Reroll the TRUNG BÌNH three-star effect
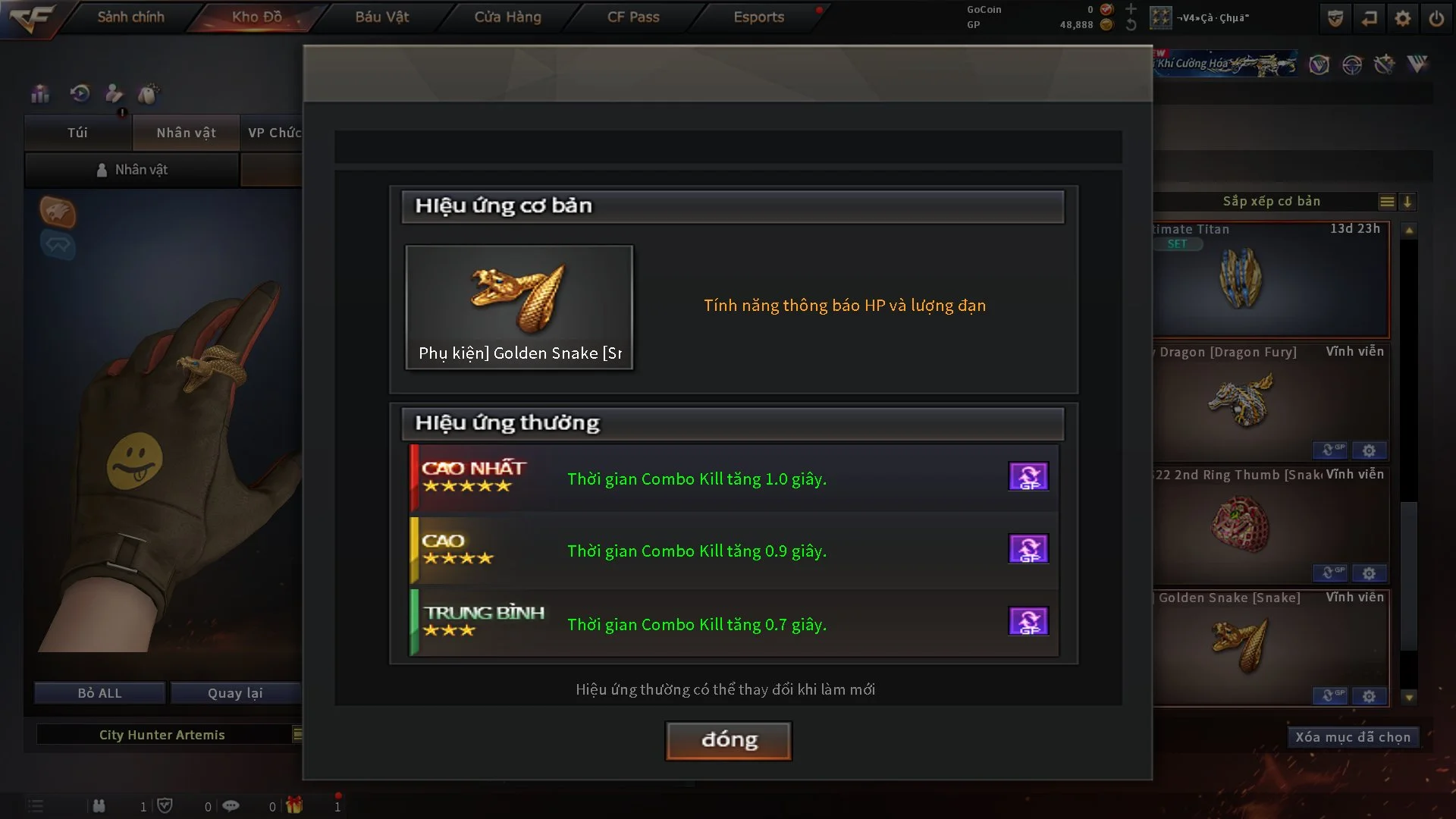The width and height of the screenshot is (1456, 819). (x=1028, y=622)
